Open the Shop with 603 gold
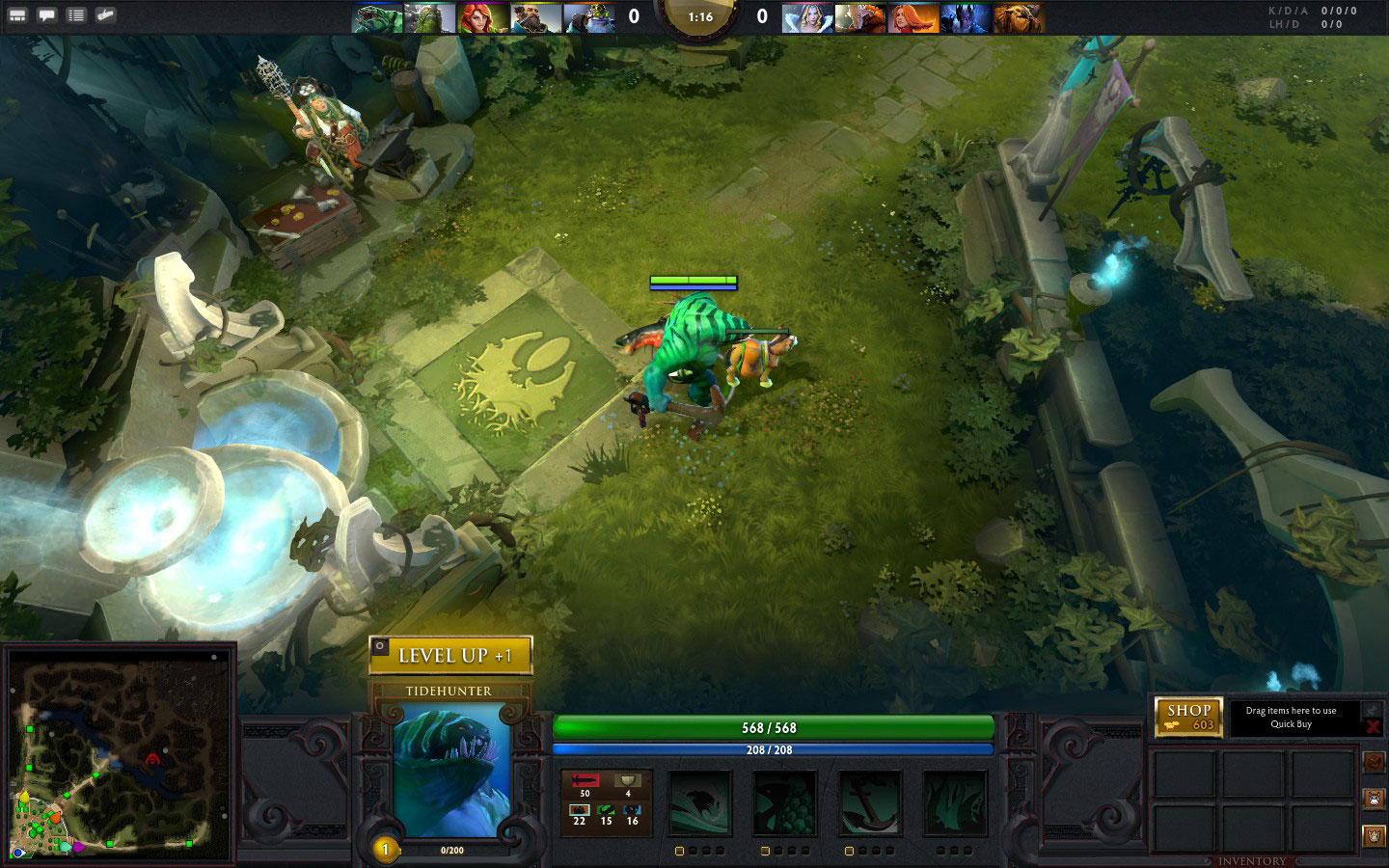 pos(1188,717)
